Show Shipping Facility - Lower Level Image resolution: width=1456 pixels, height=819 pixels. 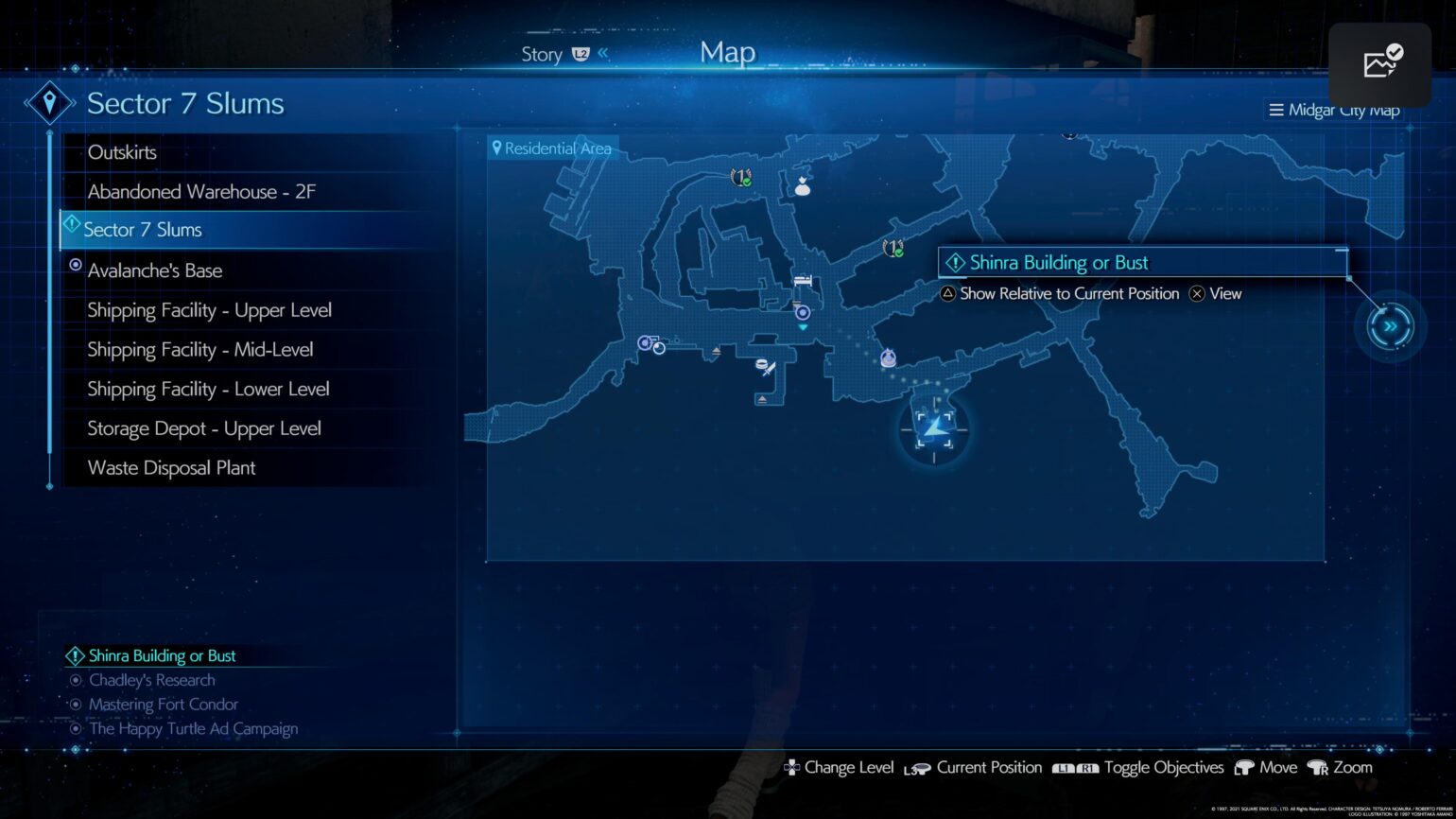point(208,389)
